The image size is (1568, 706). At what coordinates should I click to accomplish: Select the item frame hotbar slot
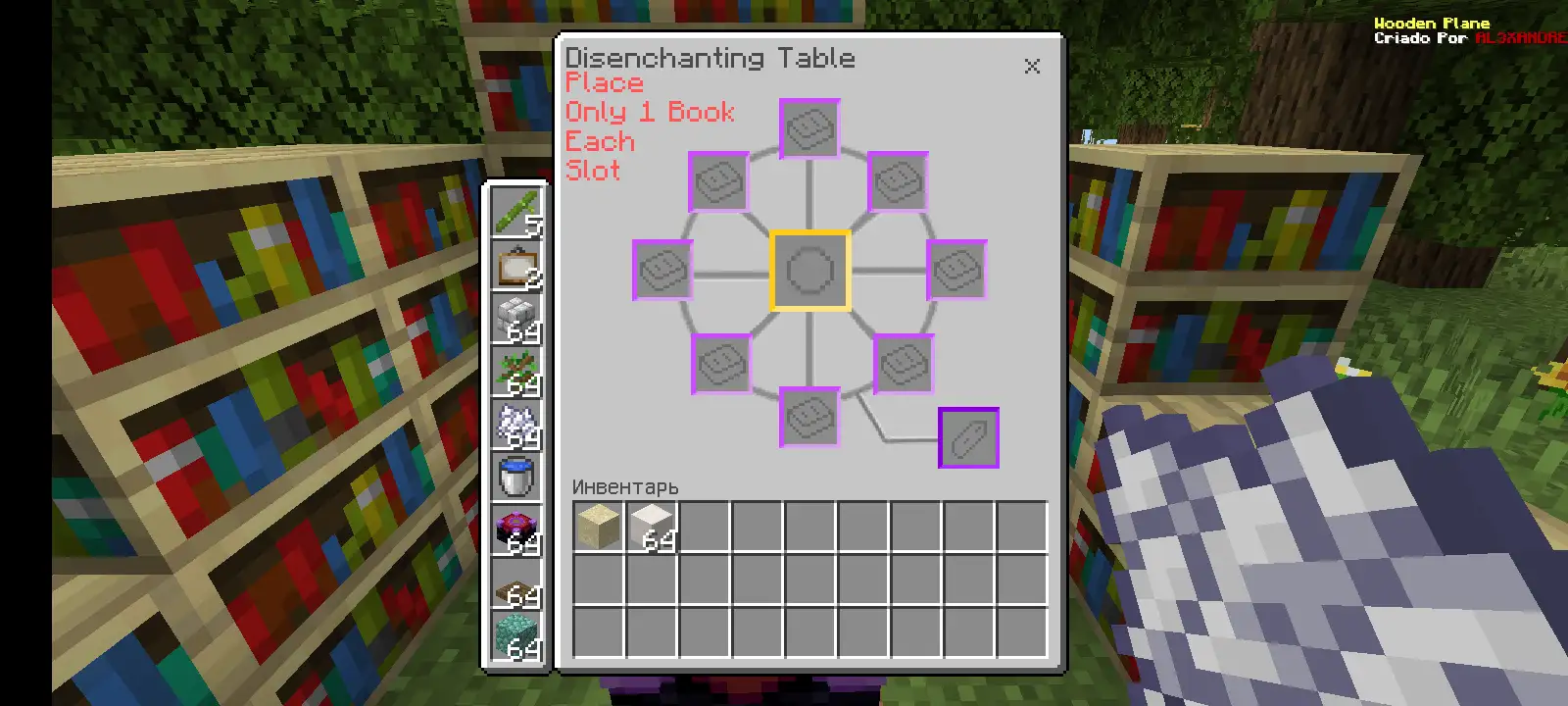(x=516, y=265)
